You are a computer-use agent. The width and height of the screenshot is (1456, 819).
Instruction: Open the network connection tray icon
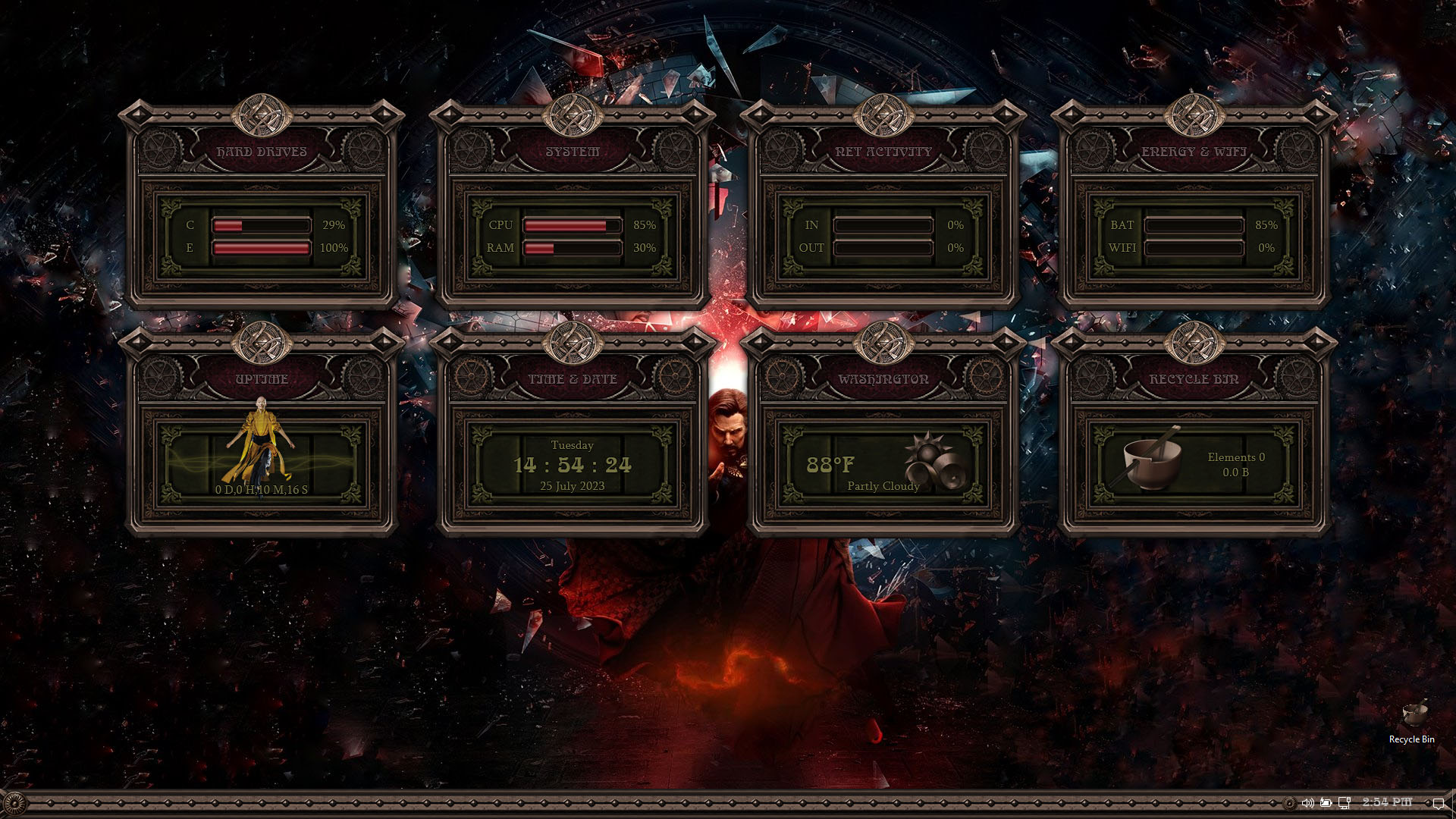tap(1345, 802)
